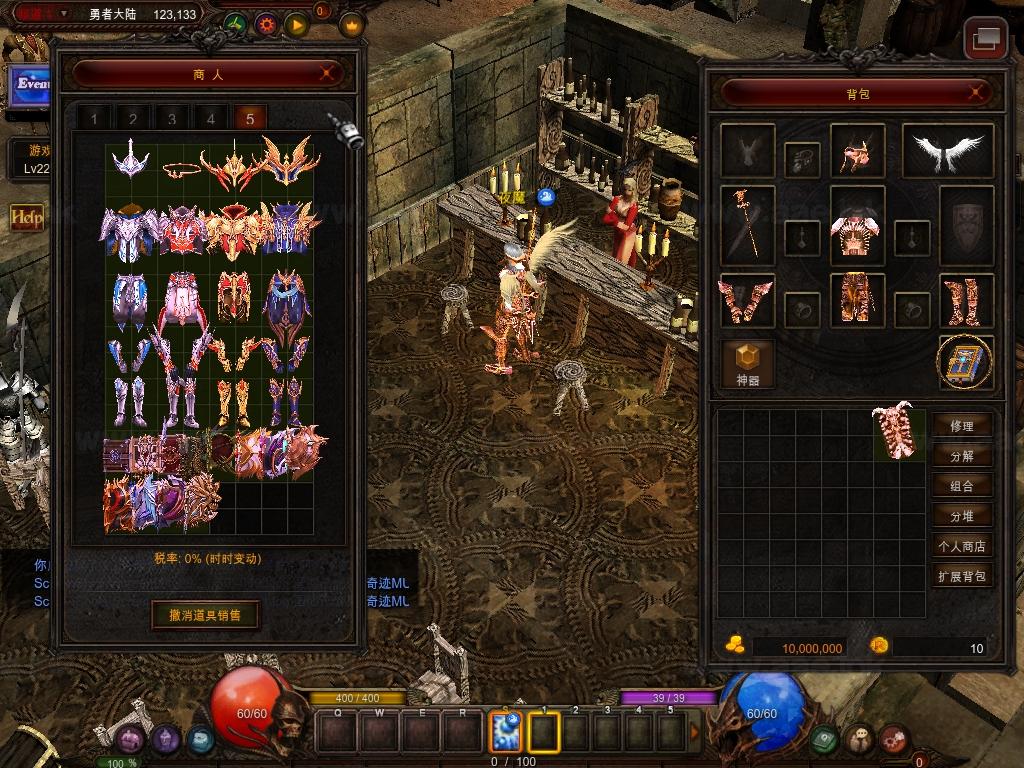Switch to merchant tab 3
The height and width of the screenshot is (768, 1024).
(x=172, y=119)
